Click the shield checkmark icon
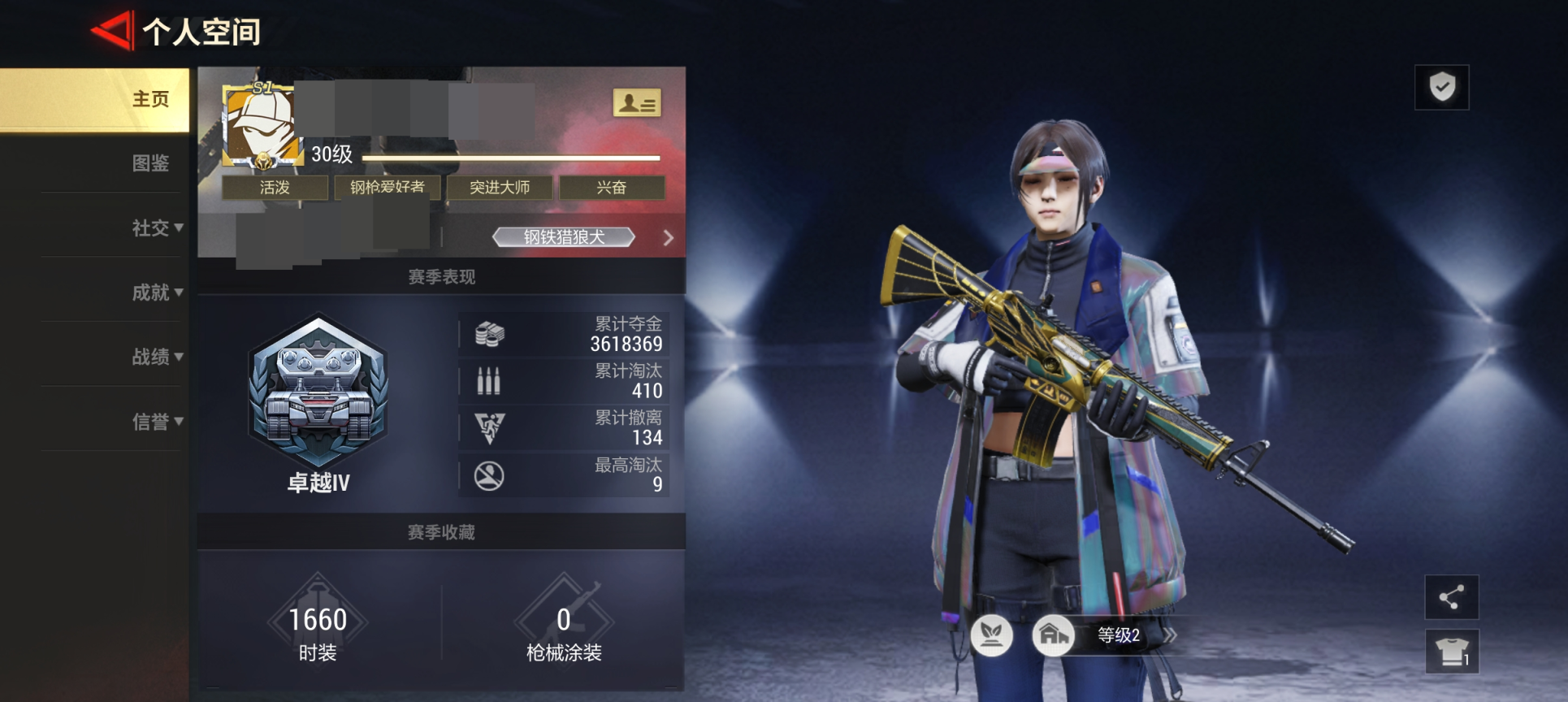1568x702 pixels. (x=1441, y=87)
